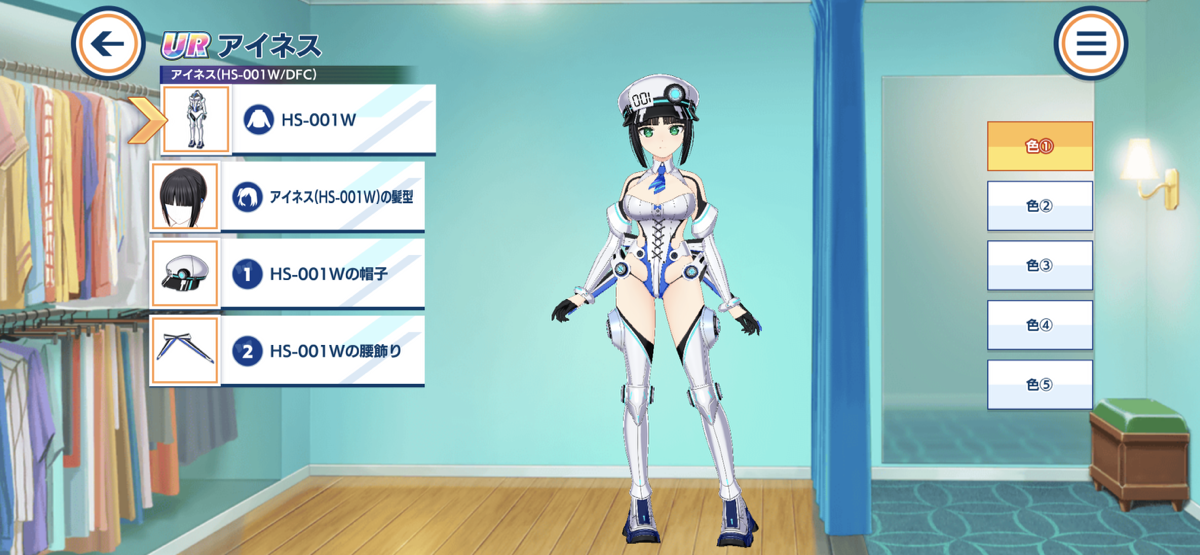The height and width of the screenshot is (555, 1200).
Task: Open the hamburger menu
Action: (x=1090, y=44)
